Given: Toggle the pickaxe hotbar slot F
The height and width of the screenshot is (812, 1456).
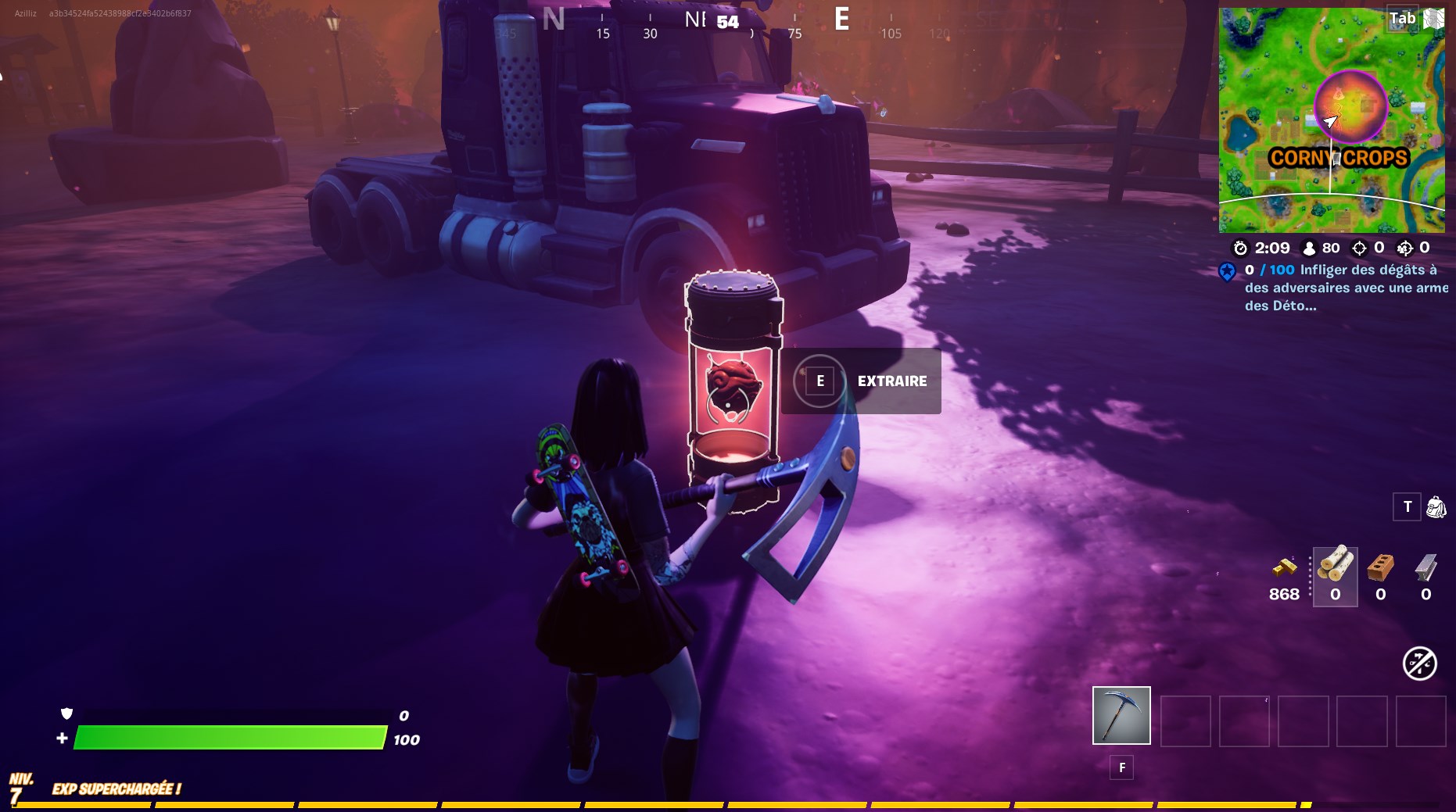Looking at the screenshot, I should [x=1120, y=716].
